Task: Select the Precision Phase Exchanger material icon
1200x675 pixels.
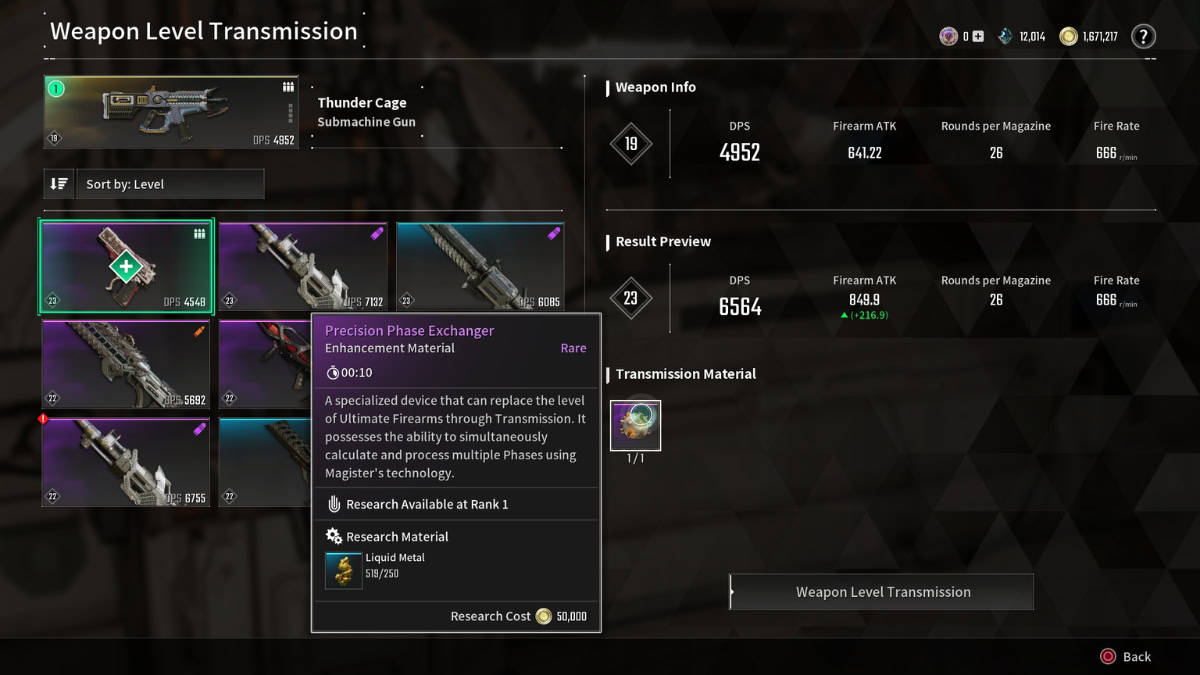Action: 636,425
